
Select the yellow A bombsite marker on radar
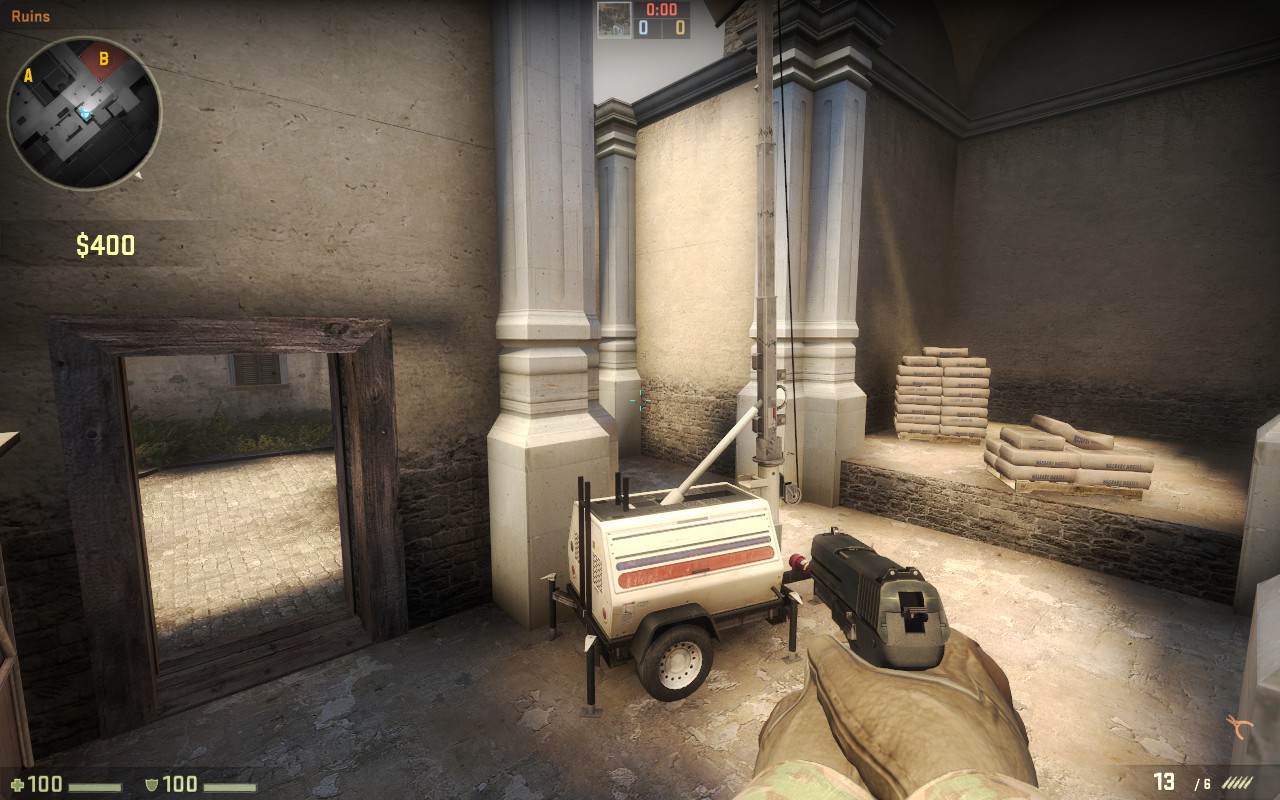[x=28, y=75]
